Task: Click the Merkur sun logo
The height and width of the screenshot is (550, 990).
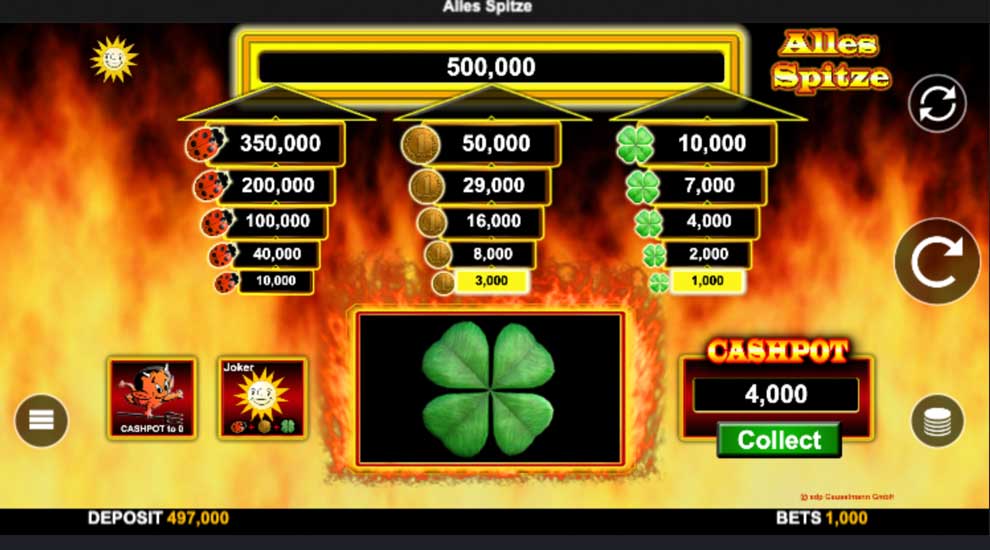Action: click(x=113, y=59)
